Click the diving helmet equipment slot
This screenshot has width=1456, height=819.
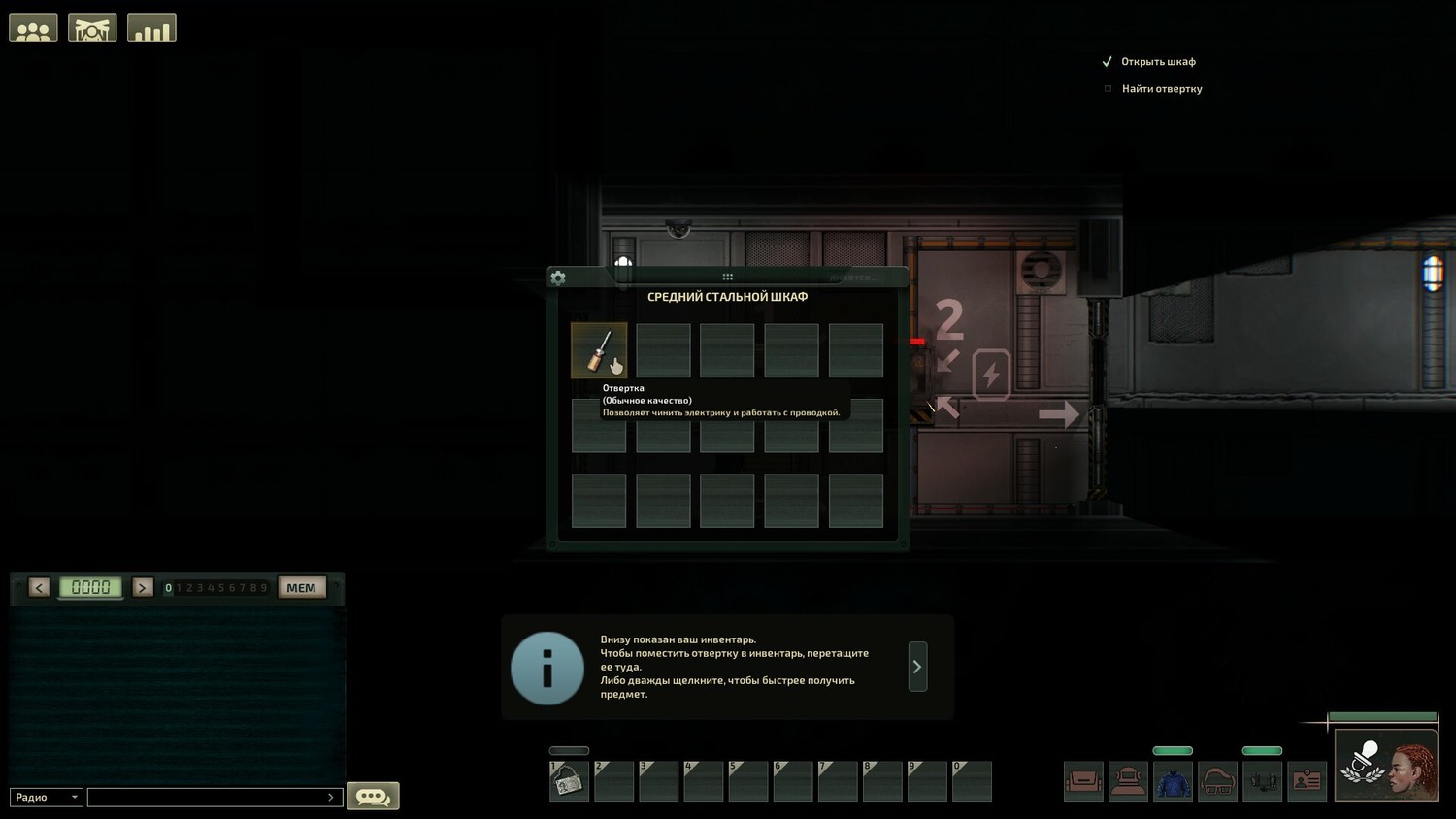1128,781
